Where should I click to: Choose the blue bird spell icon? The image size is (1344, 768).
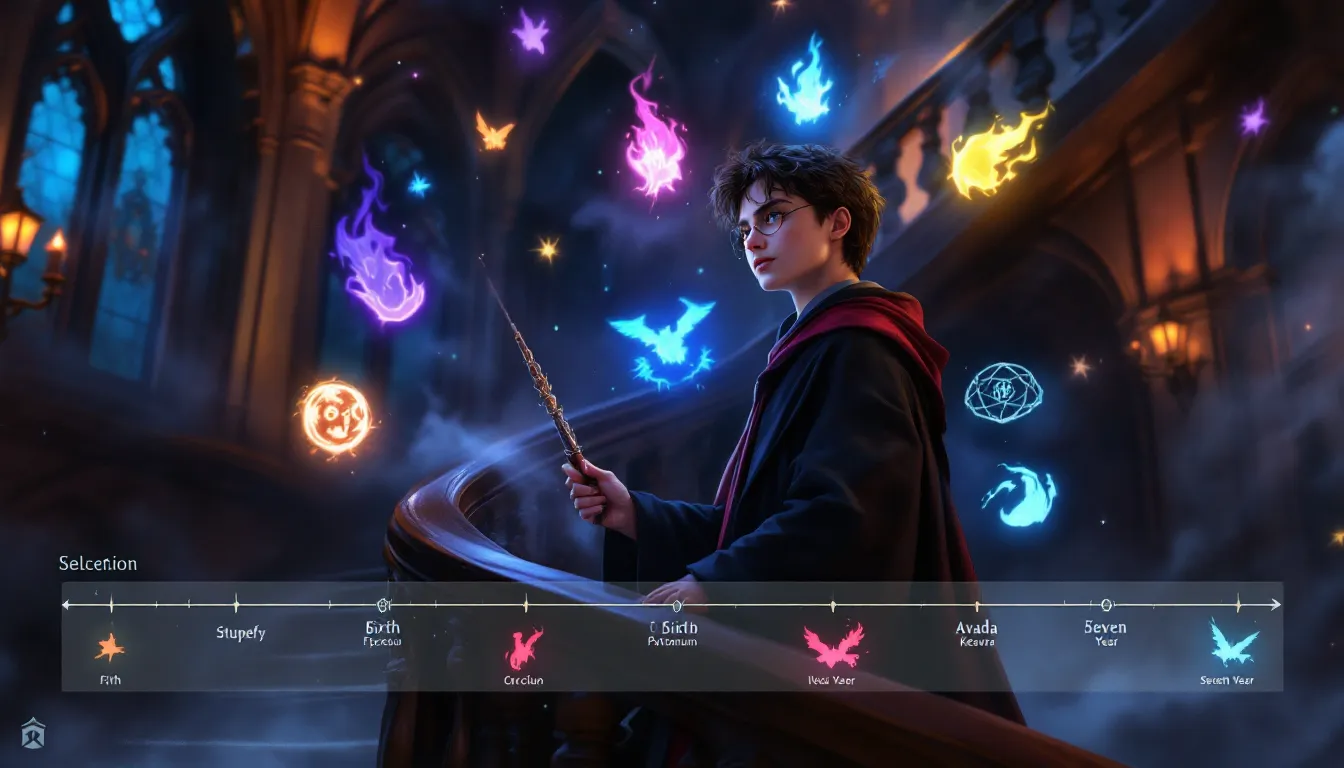point(1233,643)
